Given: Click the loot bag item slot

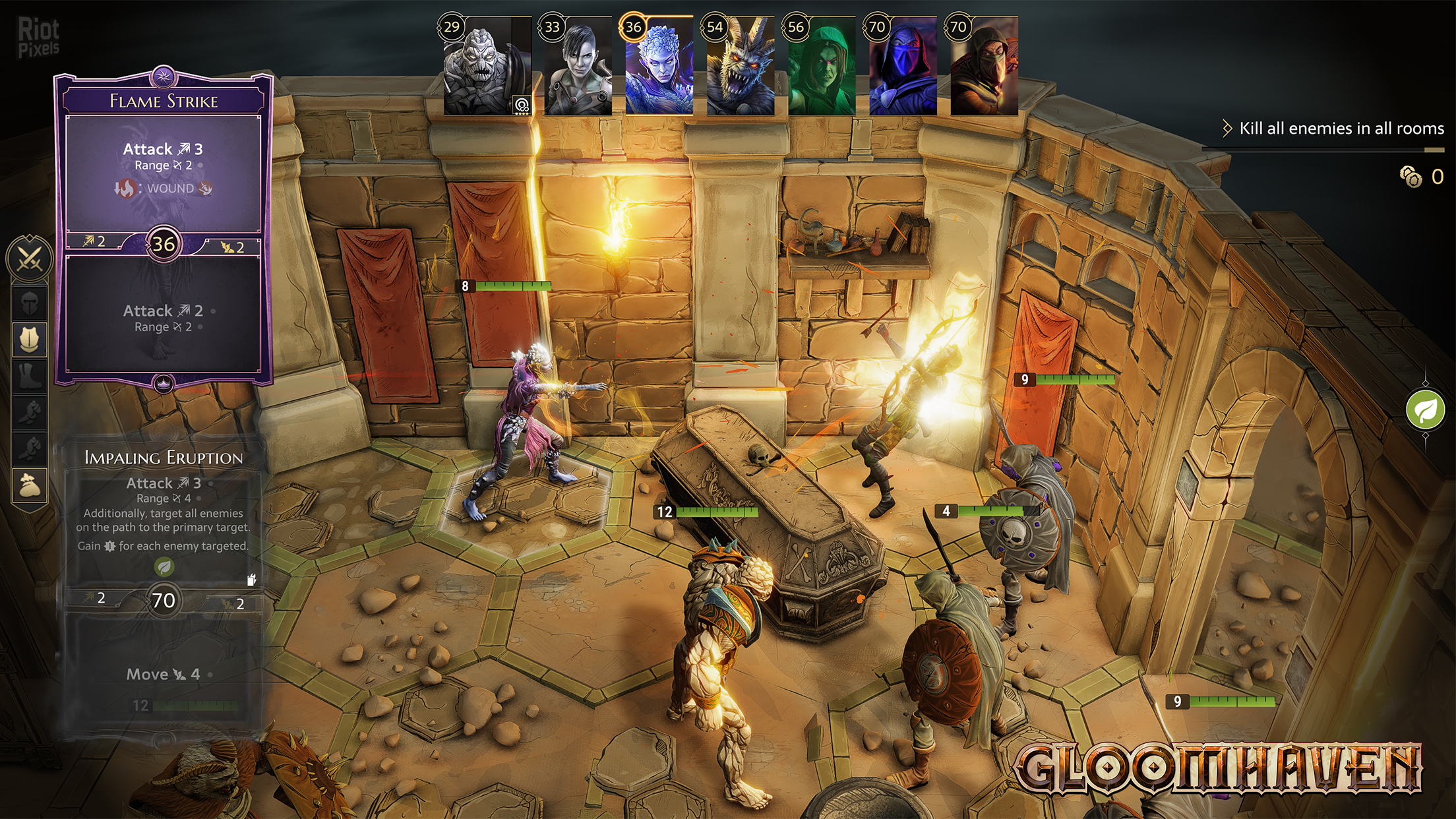Looking at the screenshot, I should pos(29,486).
